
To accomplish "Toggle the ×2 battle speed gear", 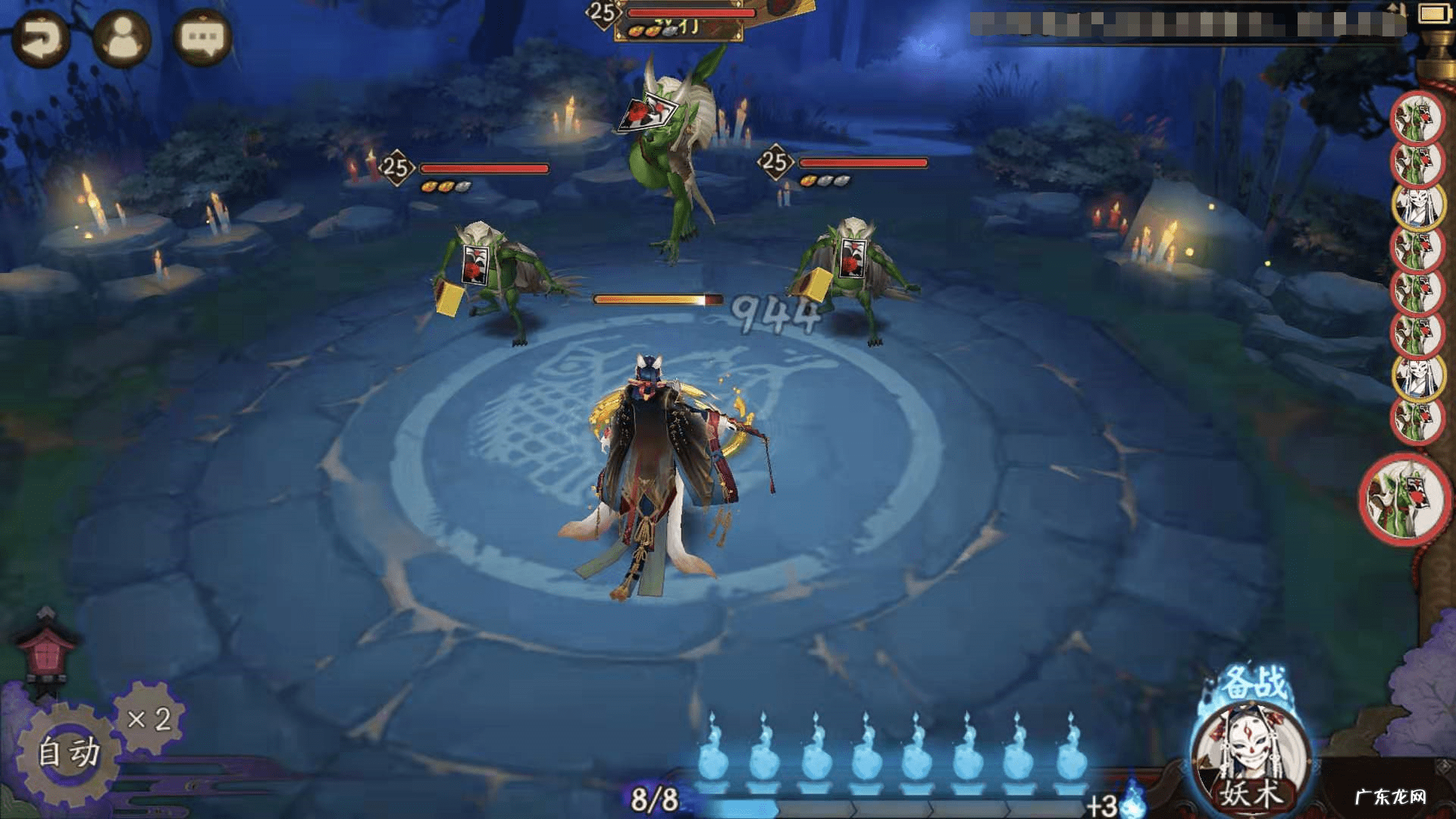I will coord(148,719).
